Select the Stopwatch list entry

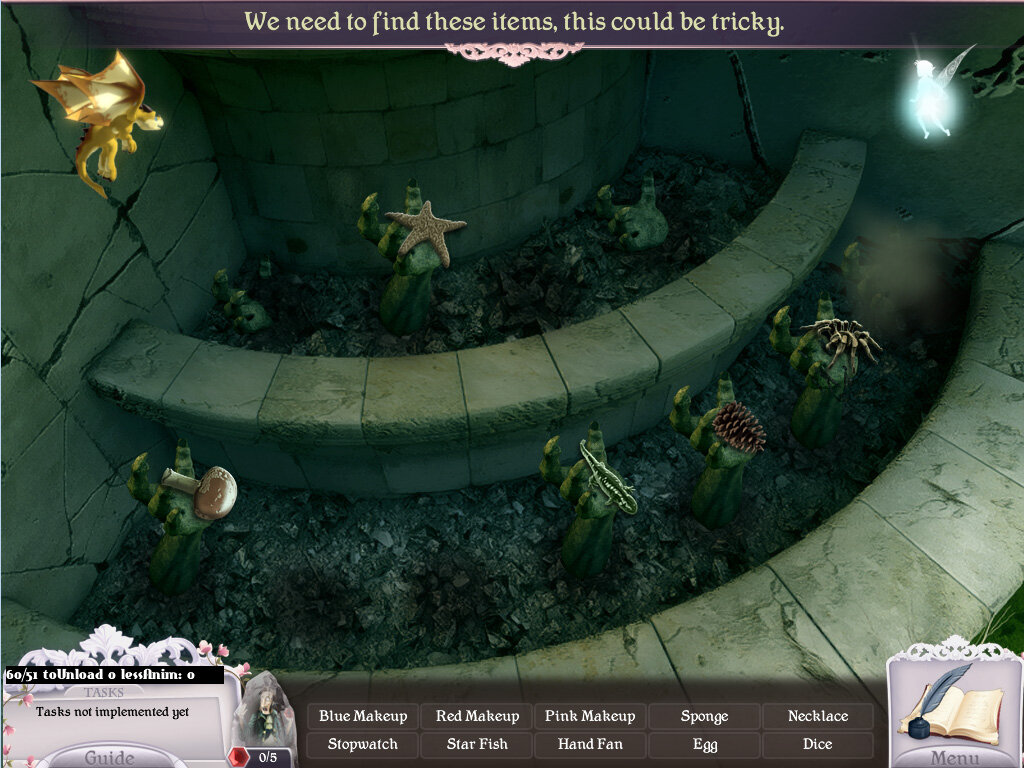(363, 744)
